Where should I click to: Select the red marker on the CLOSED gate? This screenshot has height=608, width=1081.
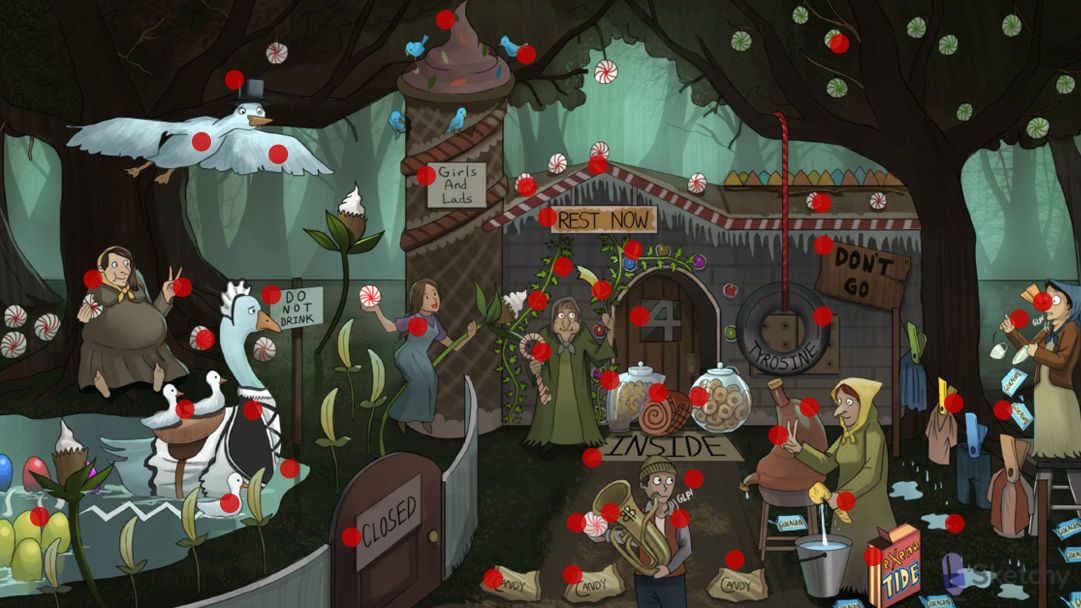click(351, 537)
